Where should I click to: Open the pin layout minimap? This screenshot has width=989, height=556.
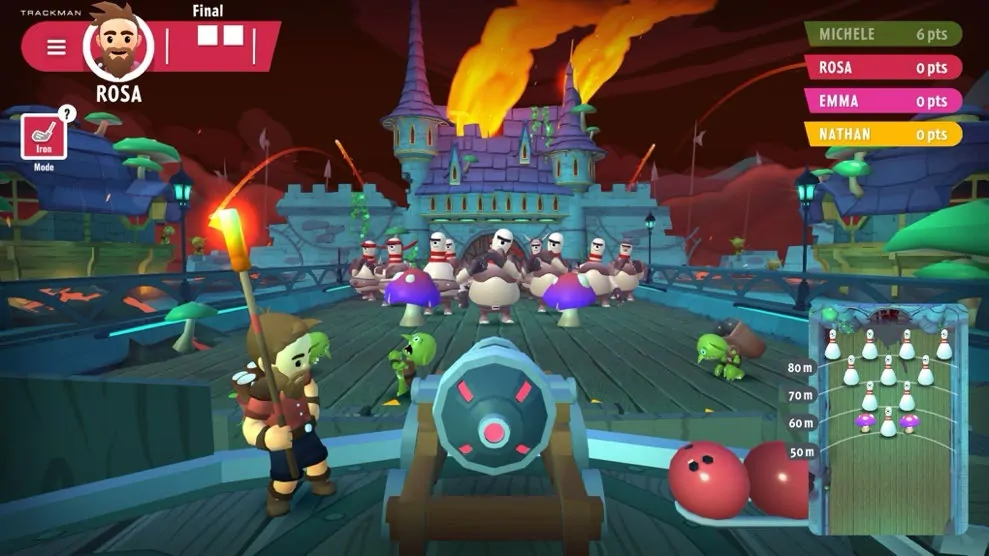pos(887,415)
